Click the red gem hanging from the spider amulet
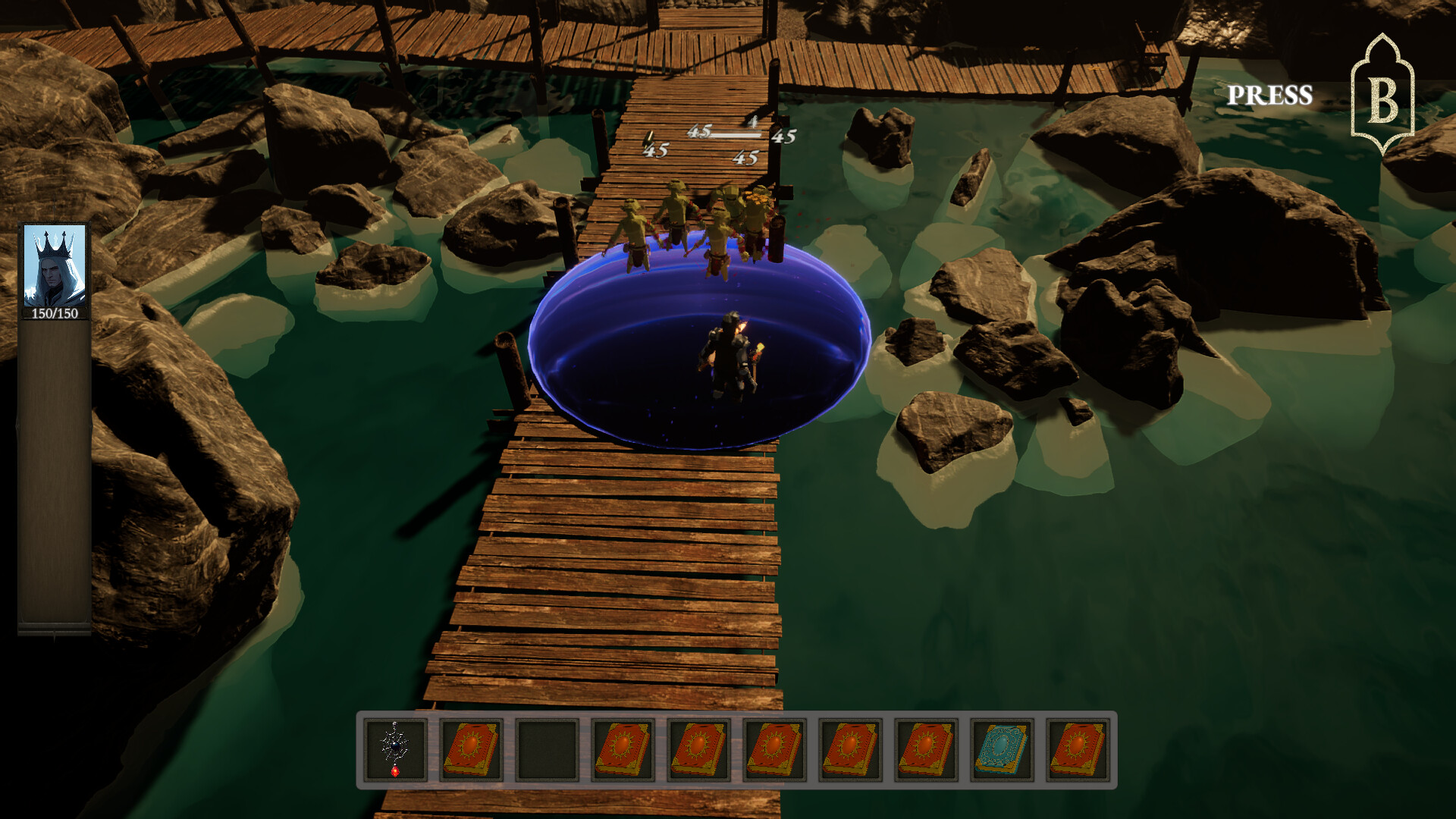The width and height of the screenshot is (1456, 819). (x=395, y=773)
